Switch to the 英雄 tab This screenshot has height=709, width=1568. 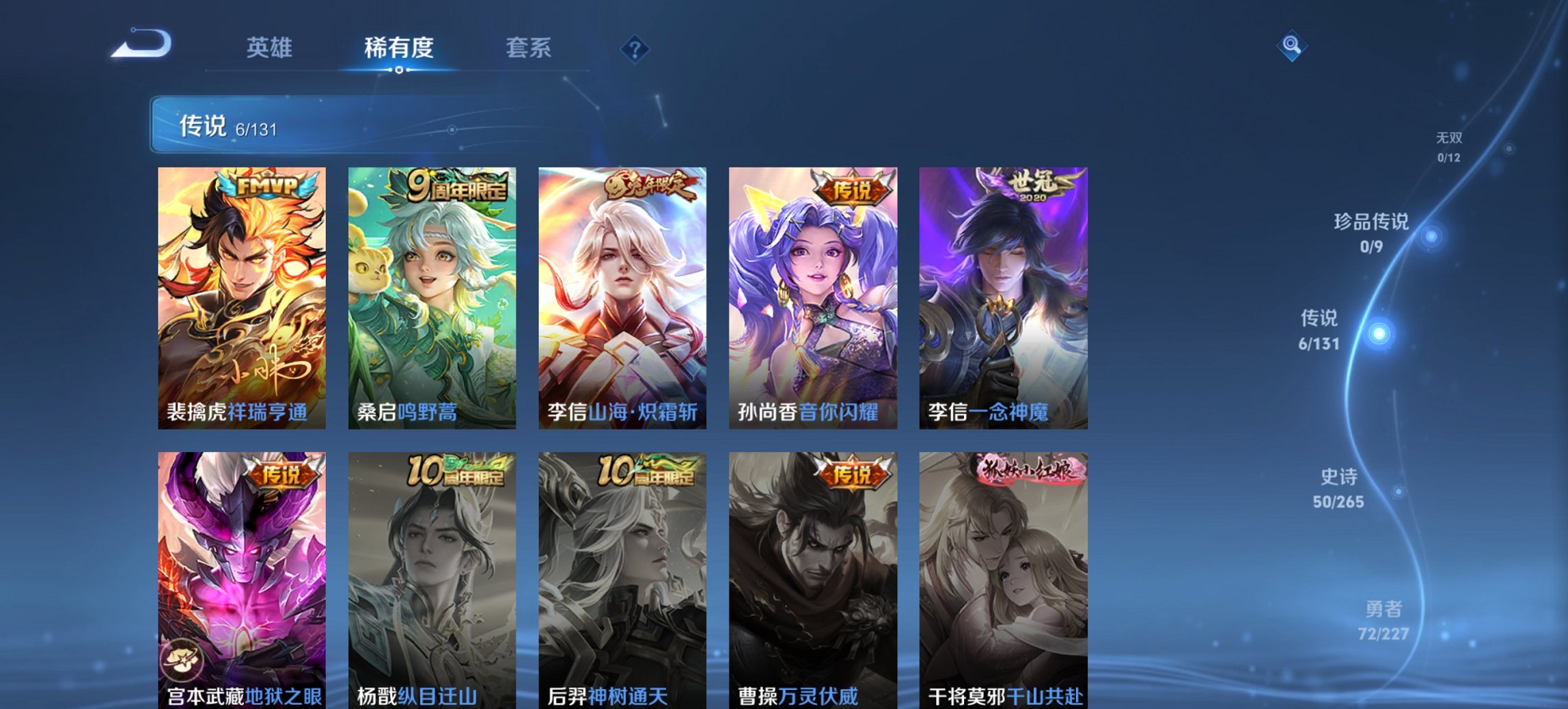[x=271, y=48]
